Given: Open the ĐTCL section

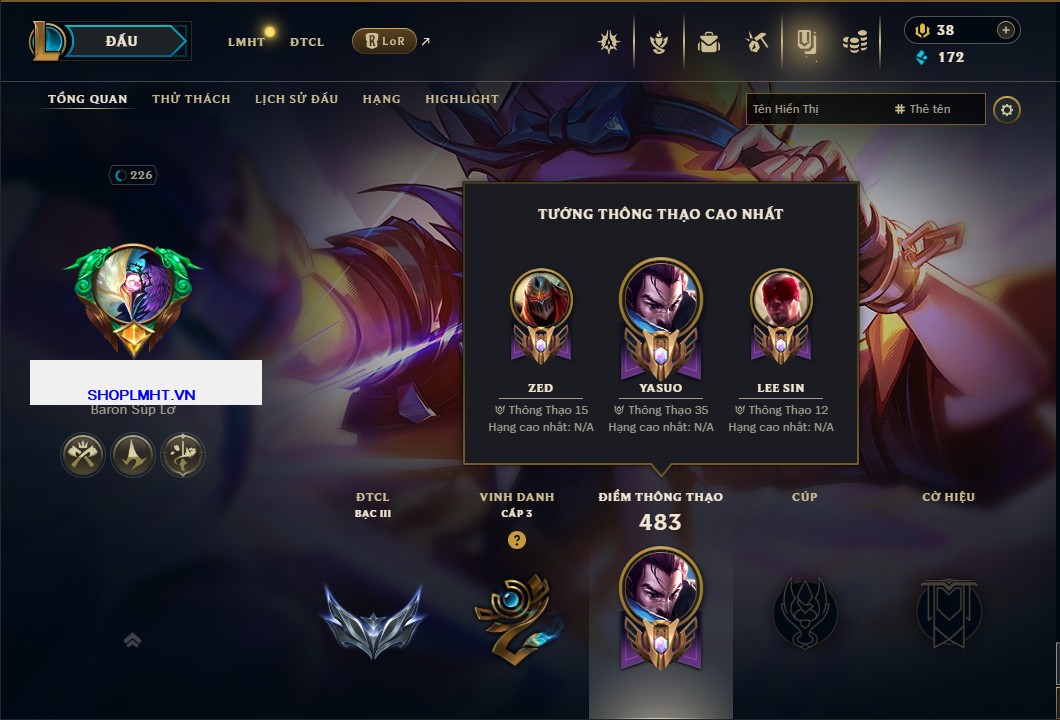Looking at the screenshot, I should [307, 42].
